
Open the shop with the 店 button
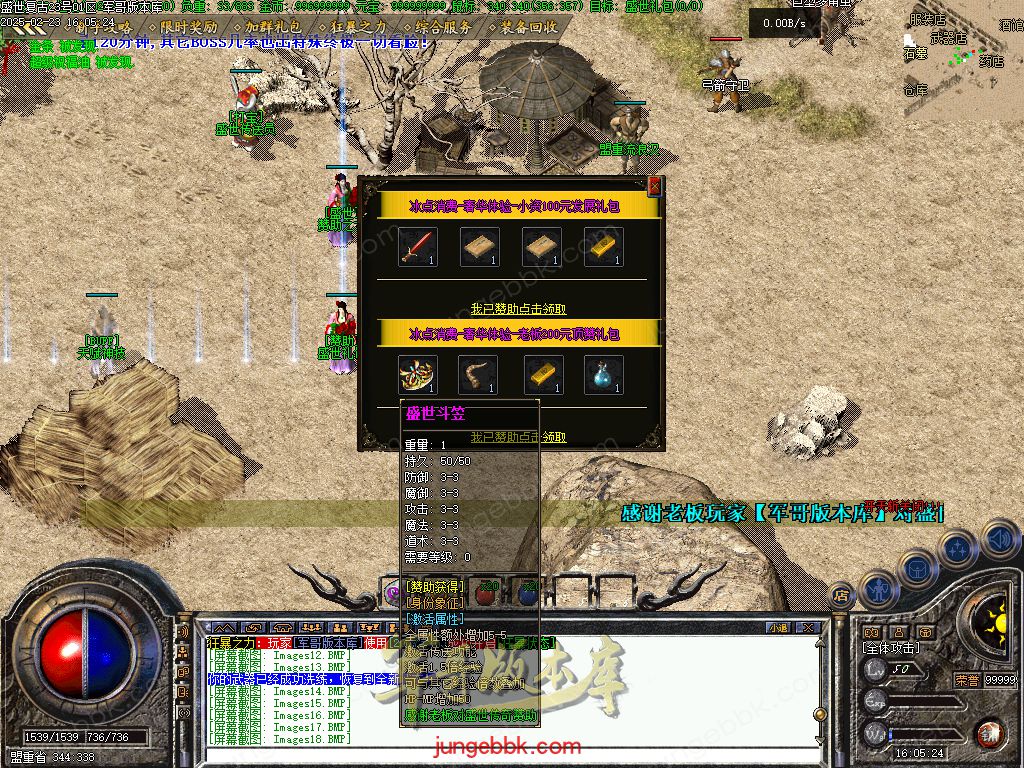[x=841, y=596]
